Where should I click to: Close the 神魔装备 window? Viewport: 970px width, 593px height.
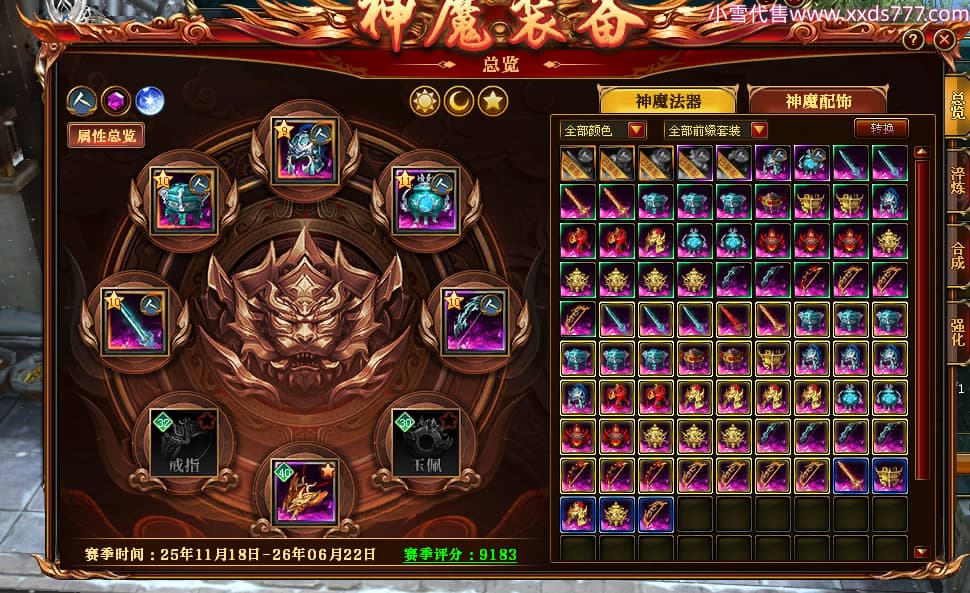944,40
